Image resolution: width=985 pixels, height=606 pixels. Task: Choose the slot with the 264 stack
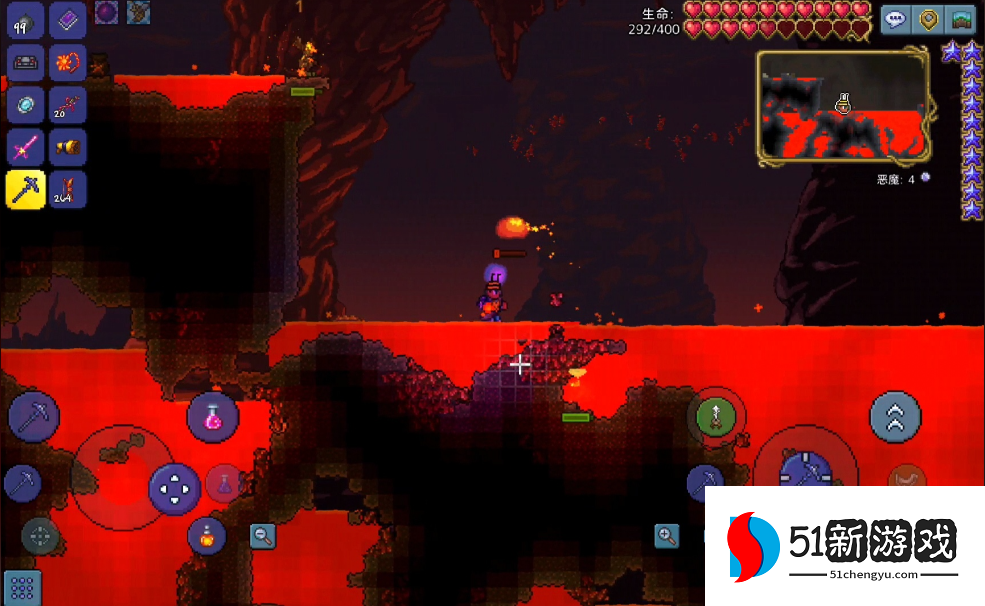click(x=68, y=189)
